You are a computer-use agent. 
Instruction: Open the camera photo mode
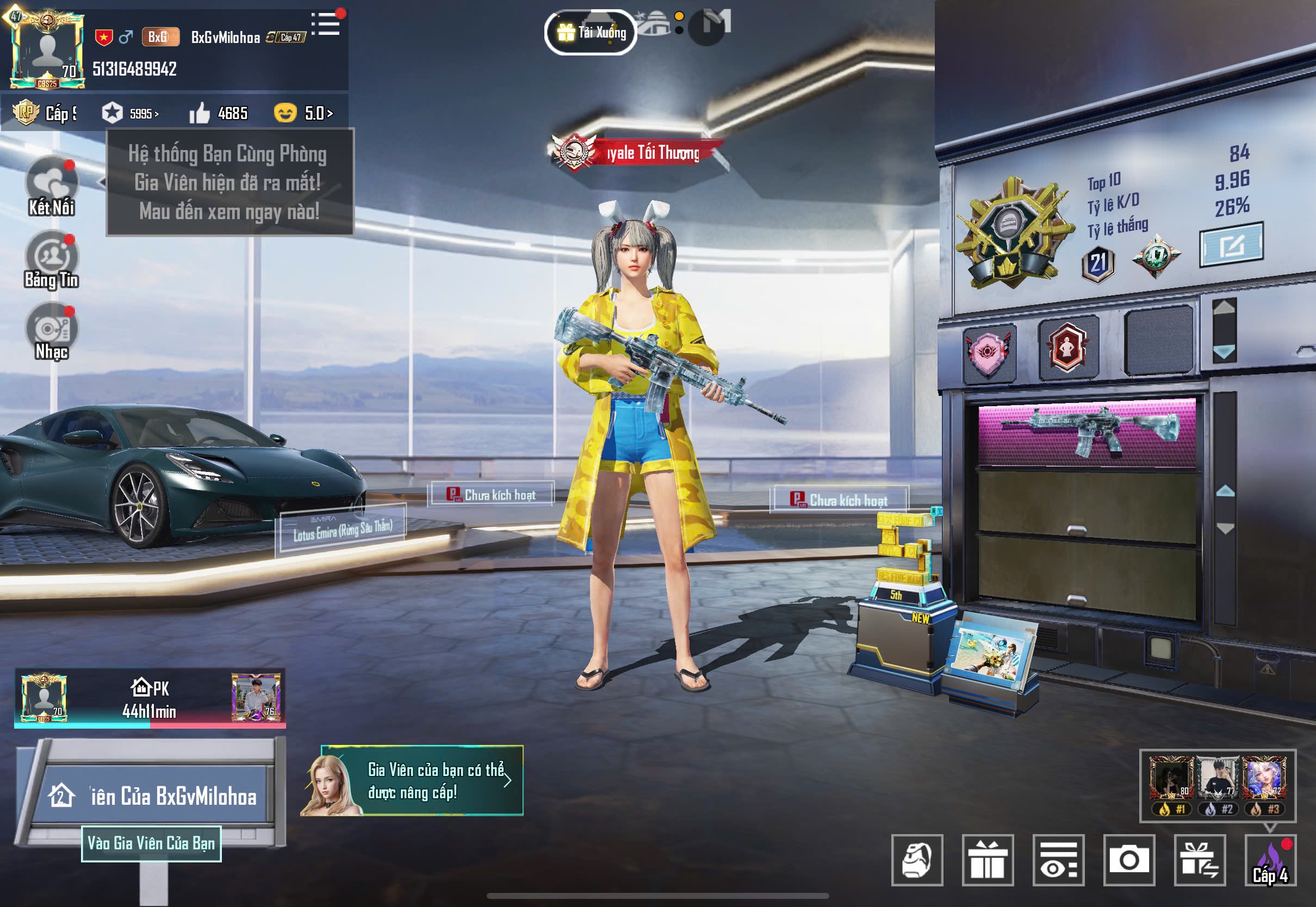[1128, 860]
